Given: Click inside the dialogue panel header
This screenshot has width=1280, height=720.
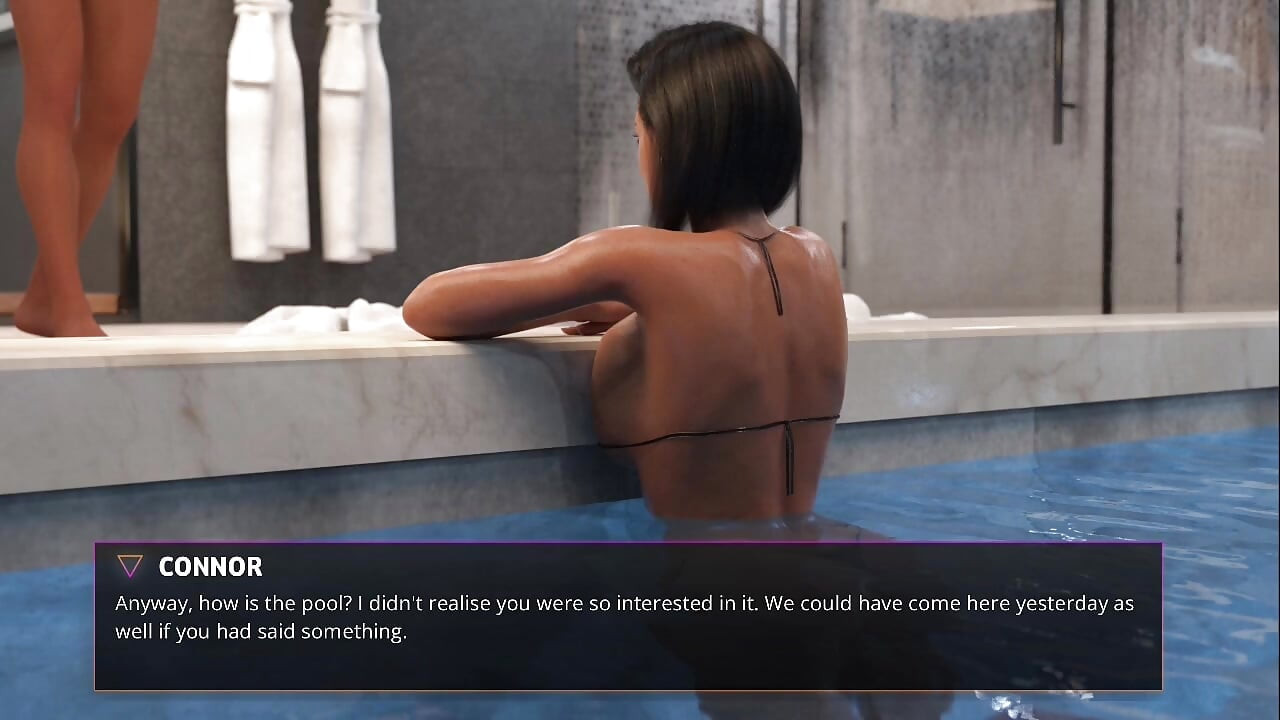Looking at the screenshot, I should (x=400, y=567).
